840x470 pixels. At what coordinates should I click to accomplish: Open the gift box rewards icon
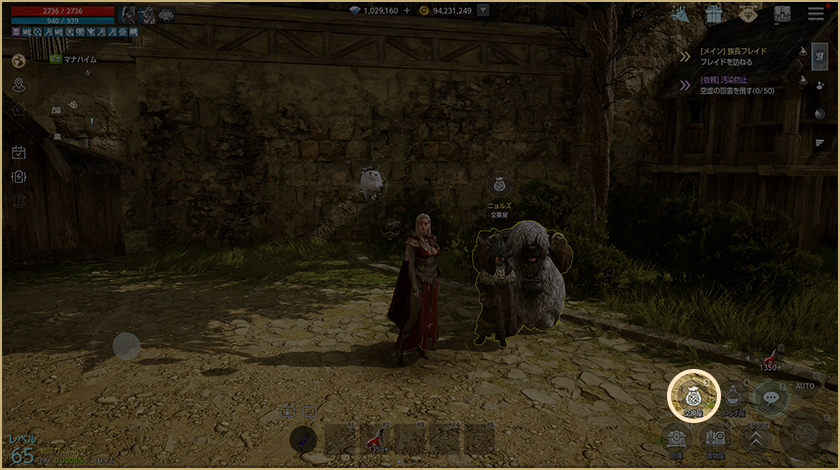(714, 14)
